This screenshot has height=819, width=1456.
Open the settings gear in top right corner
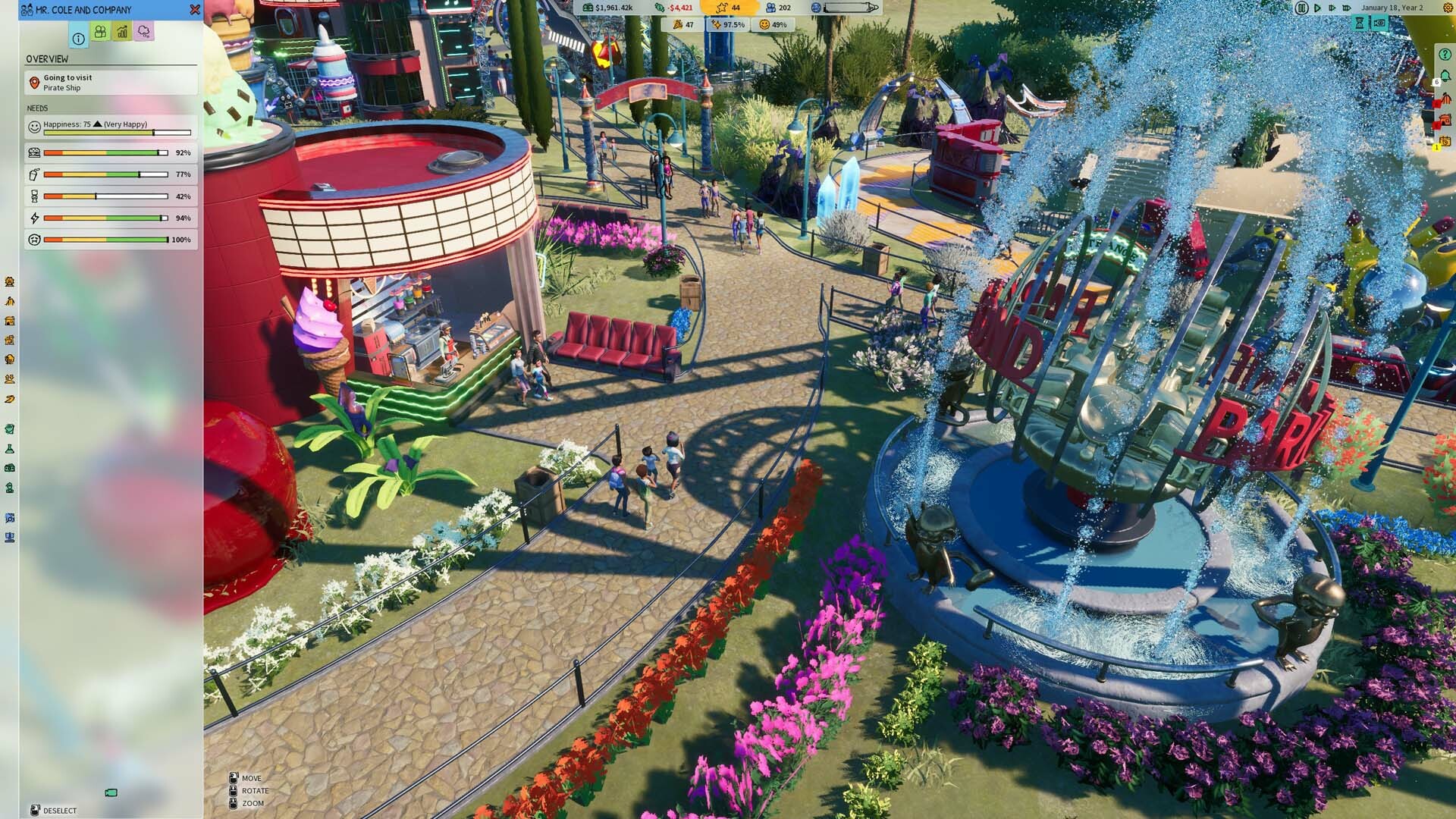(1448, 8)
